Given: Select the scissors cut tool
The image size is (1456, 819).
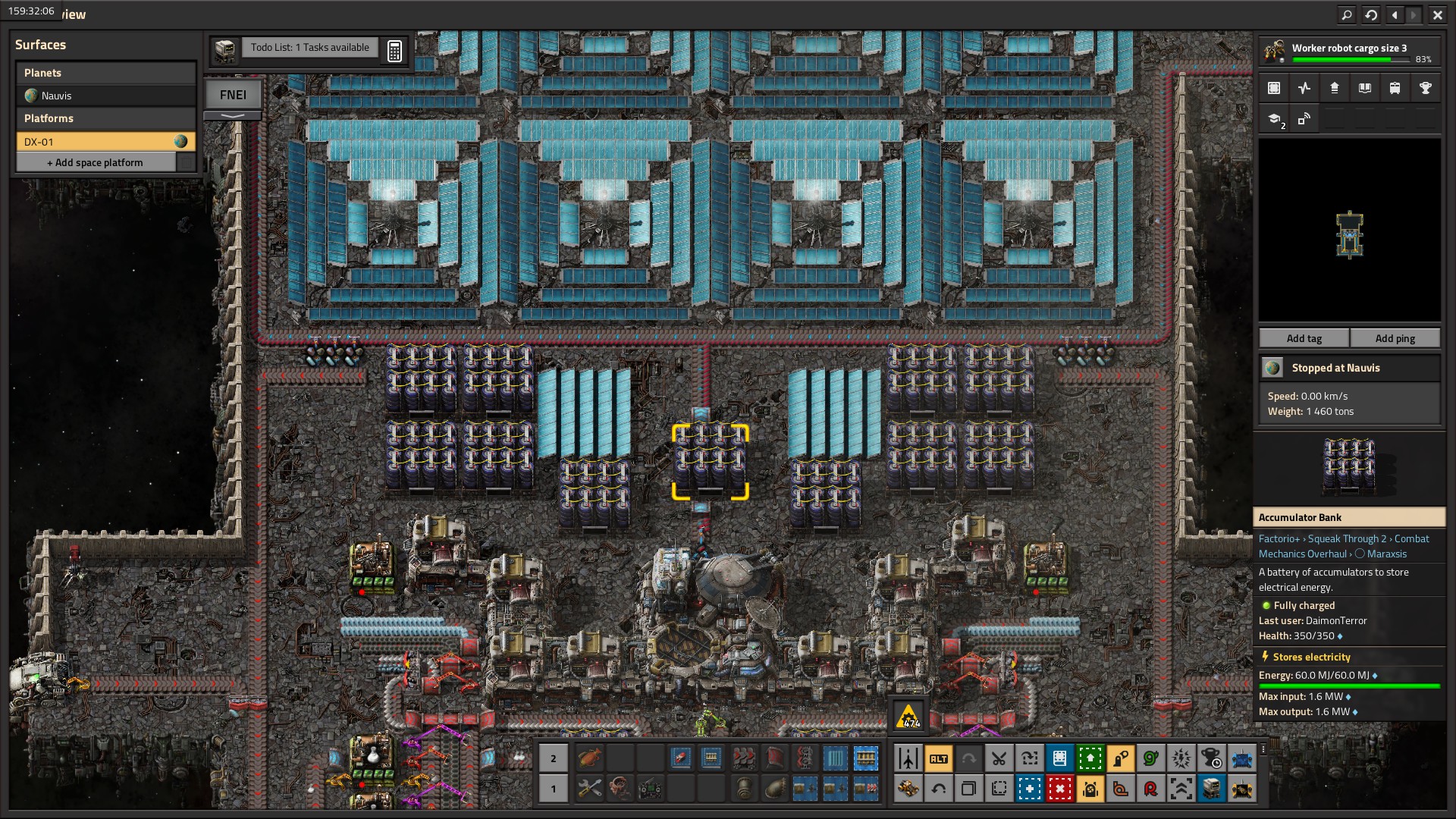Looking at the screenshot, I should [x=999, y=758].
